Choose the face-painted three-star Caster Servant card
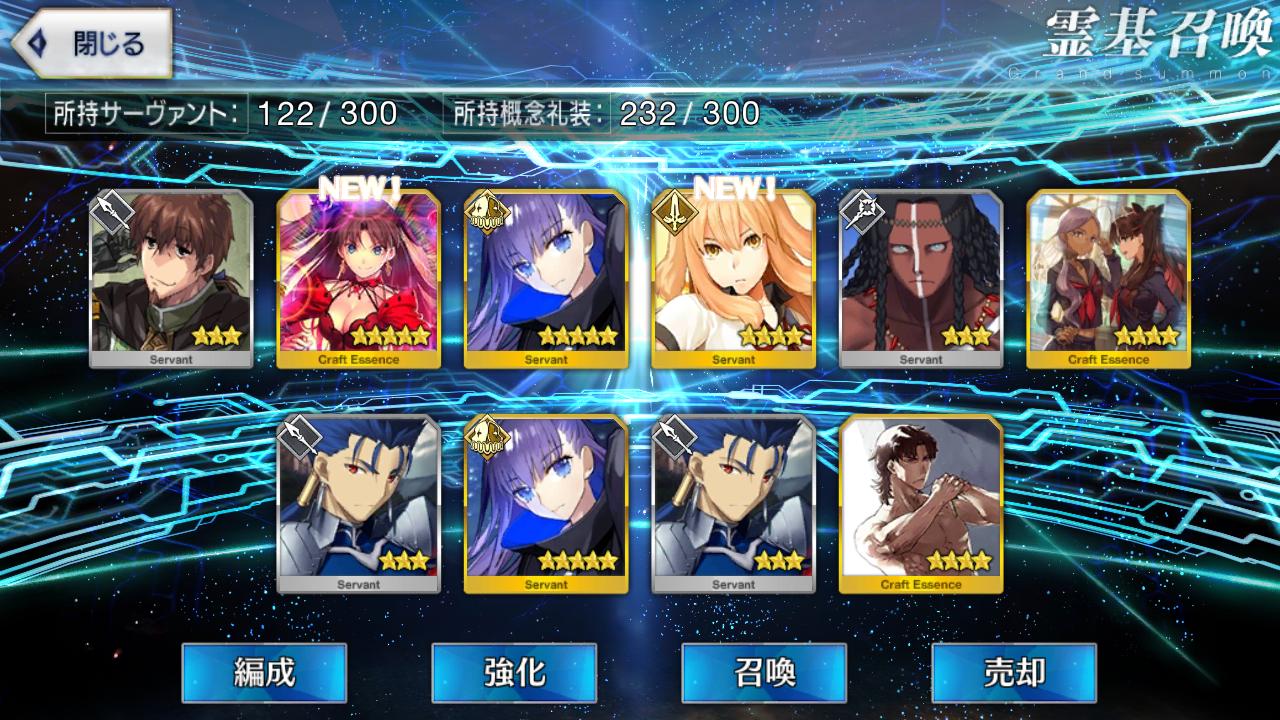The image size is (1280, 720). click(x=921, y=278)
